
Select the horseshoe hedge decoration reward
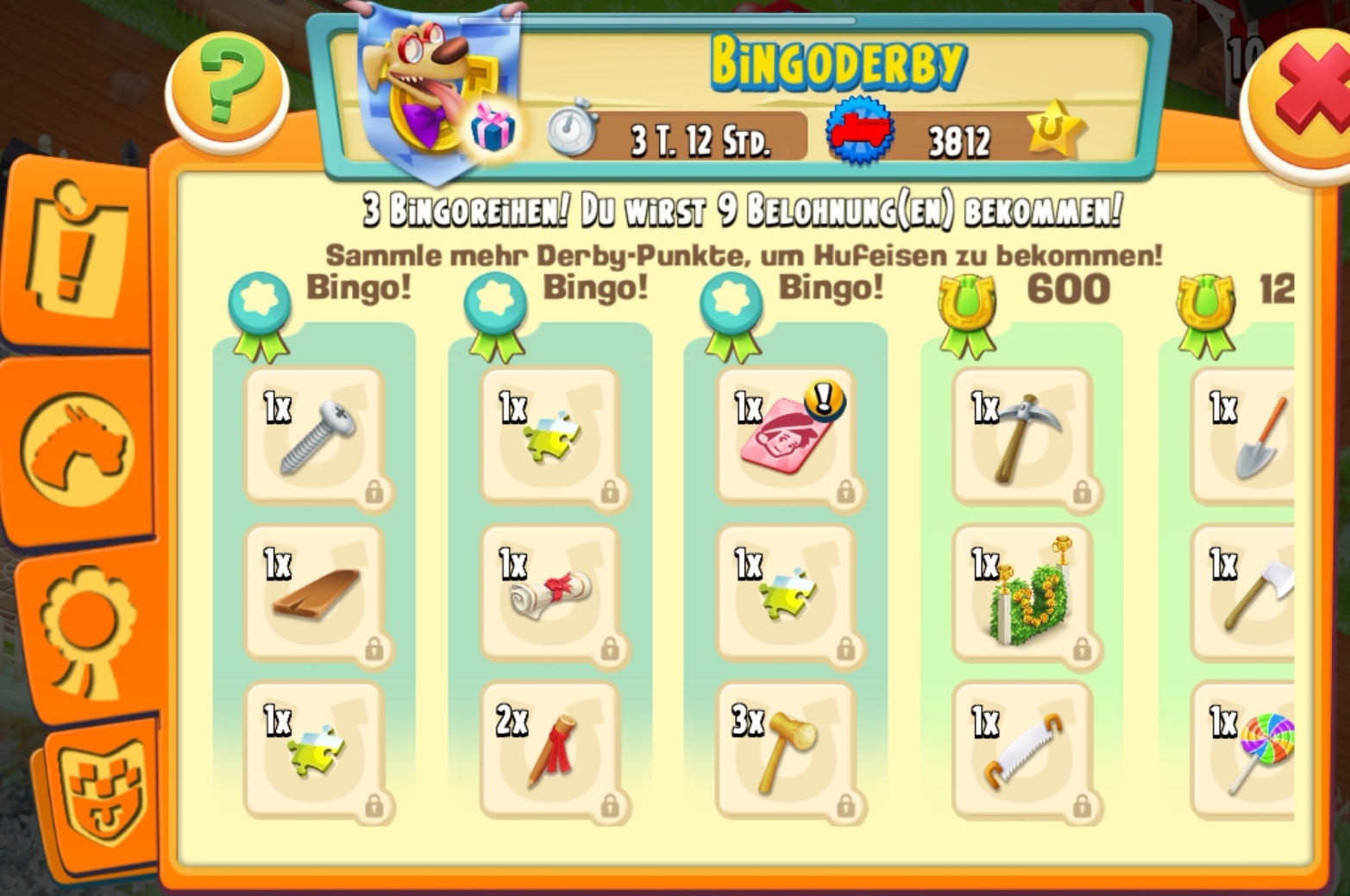coord(1022,593)
